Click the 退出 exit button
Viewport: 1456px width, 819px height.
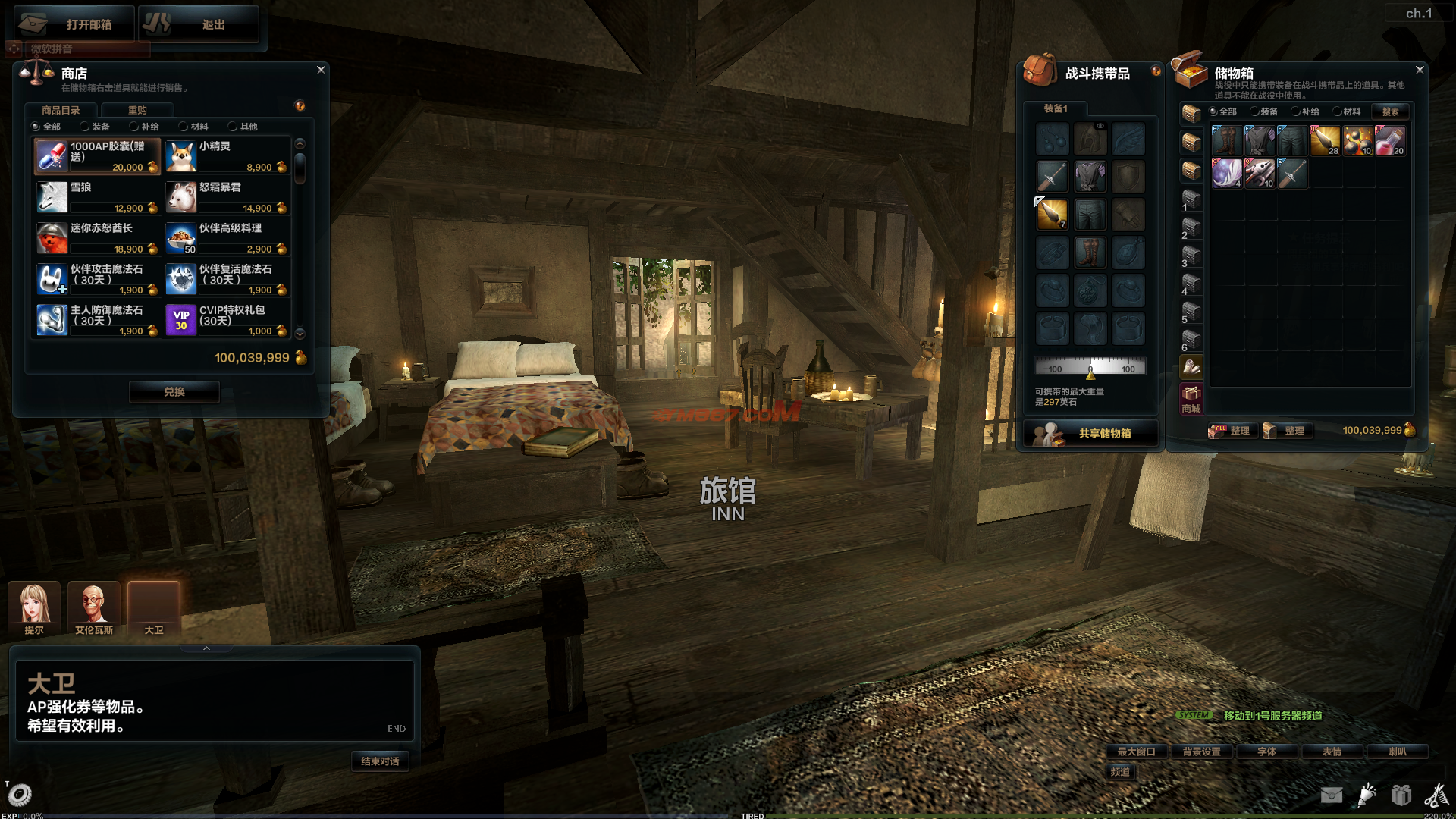pyautogui.click(x=199, y=24)
